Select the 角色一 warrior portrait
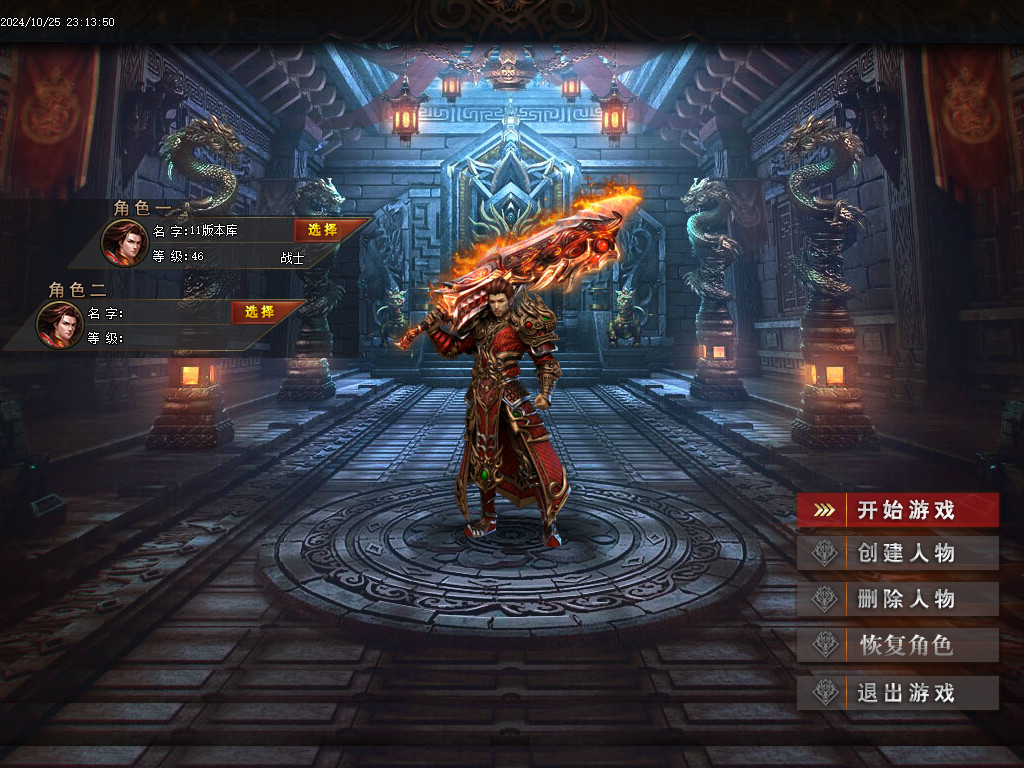 tap(124, 243)
